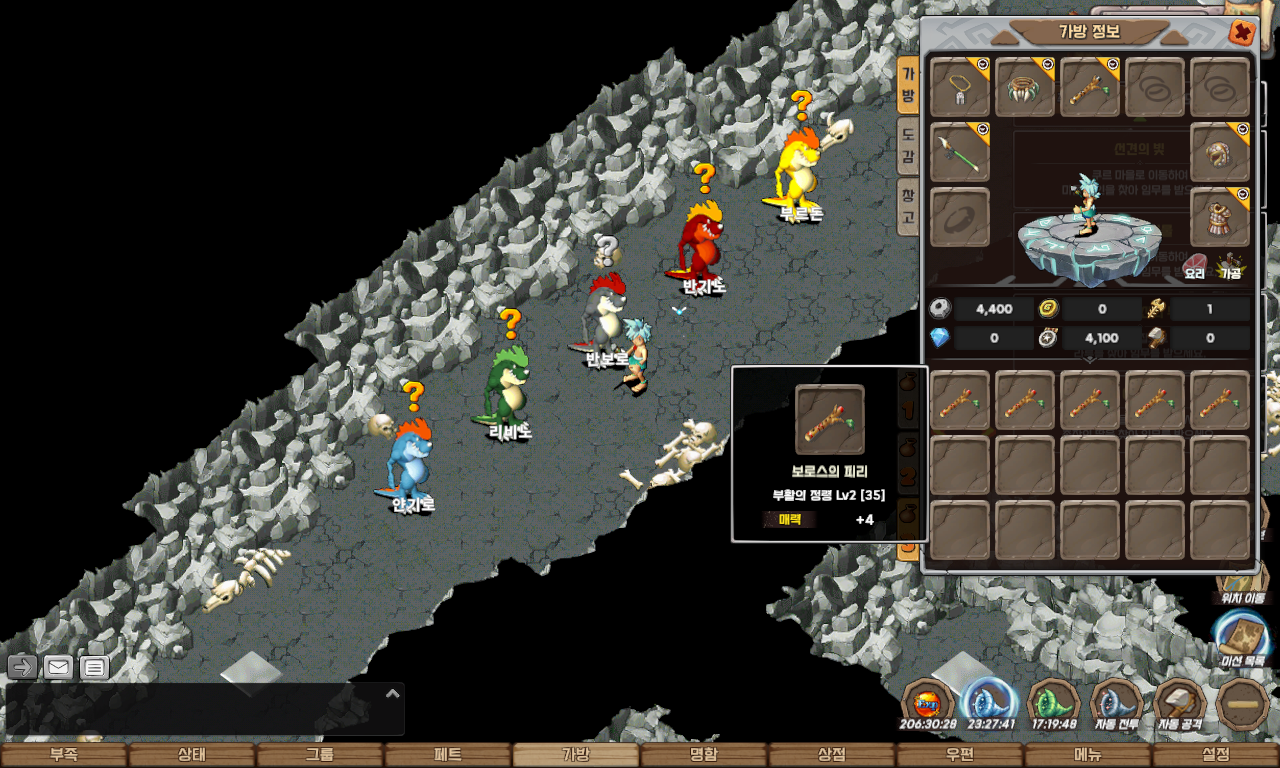
Task: Open the 미션 목록 mission list
Action: click(1241, 638)
